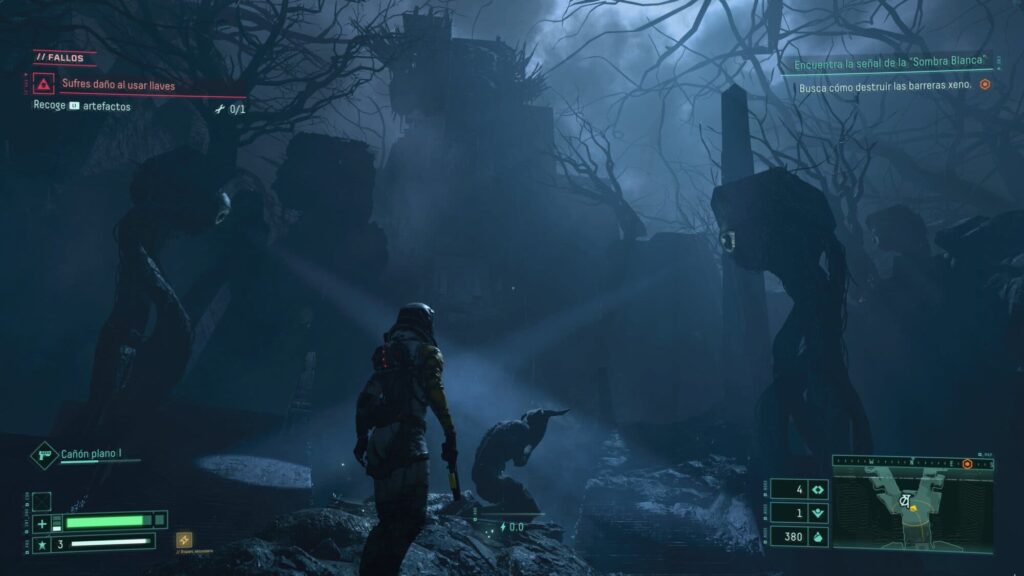Activate the yellow lightning parasite icon
Screen dimensions: 1024x576
184,540
